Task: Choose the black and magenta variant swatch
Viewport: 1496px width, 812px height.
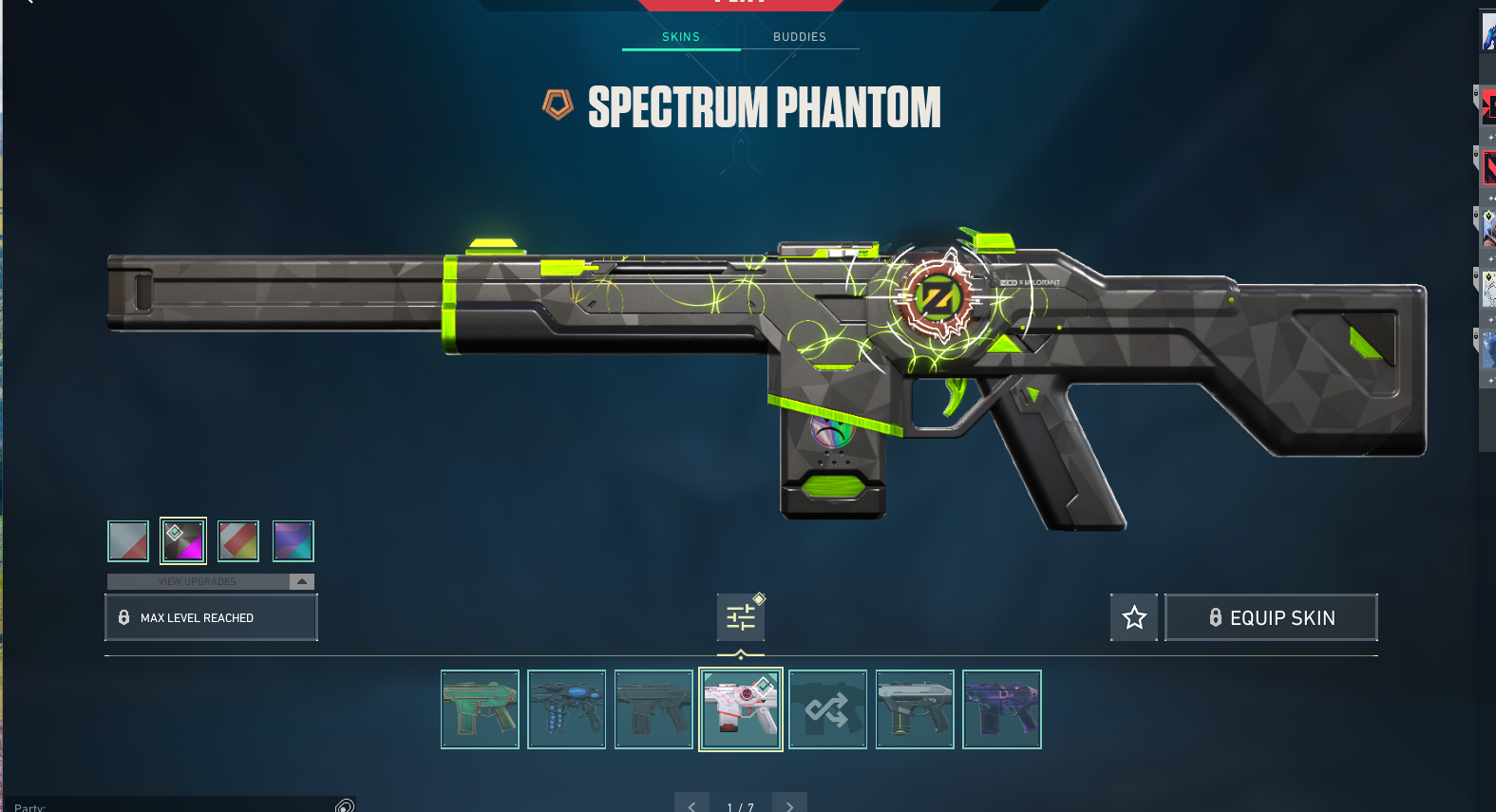Action: (x=183, y=541)
